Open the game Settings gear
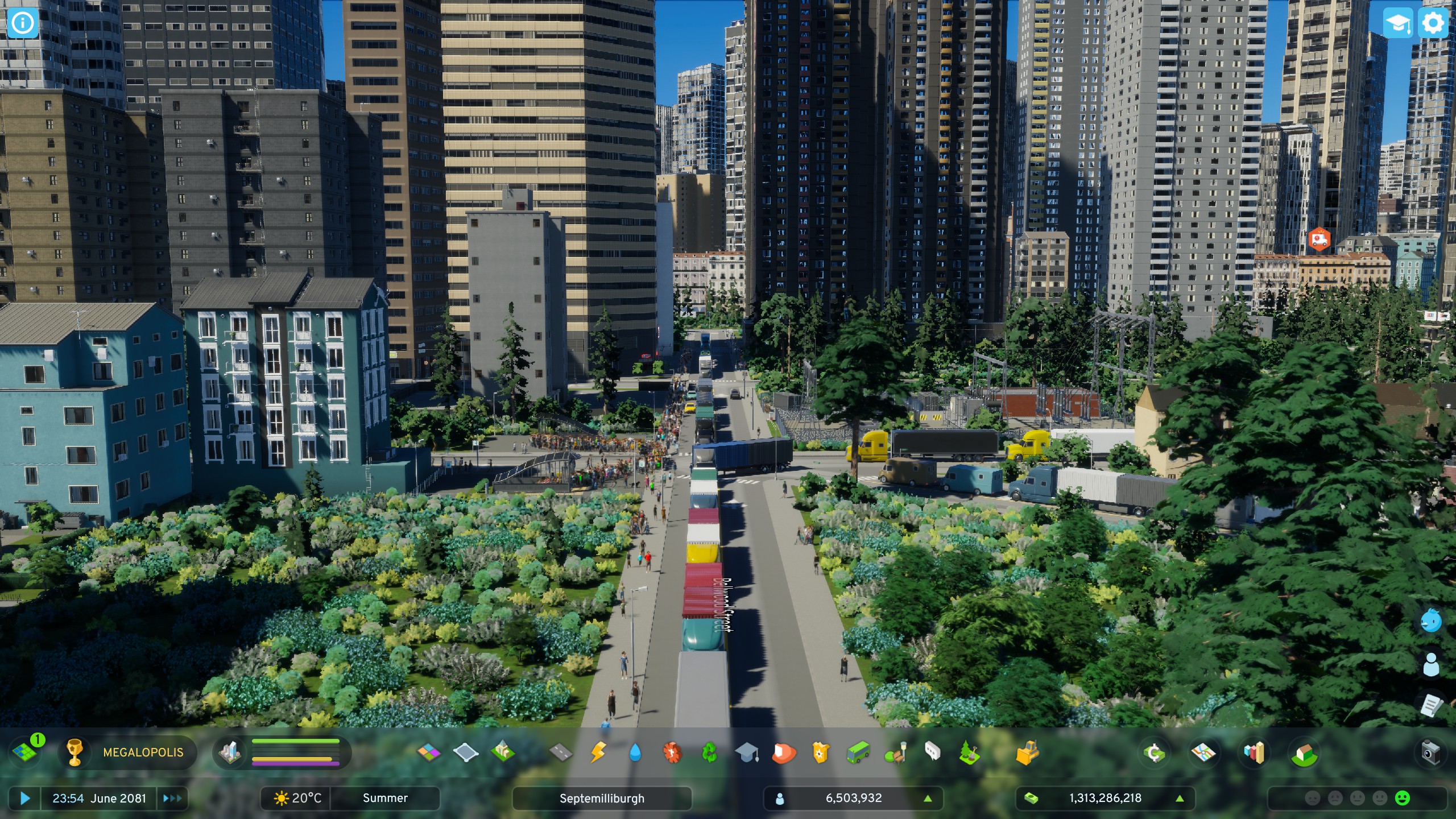 [x=1434, y=23]
